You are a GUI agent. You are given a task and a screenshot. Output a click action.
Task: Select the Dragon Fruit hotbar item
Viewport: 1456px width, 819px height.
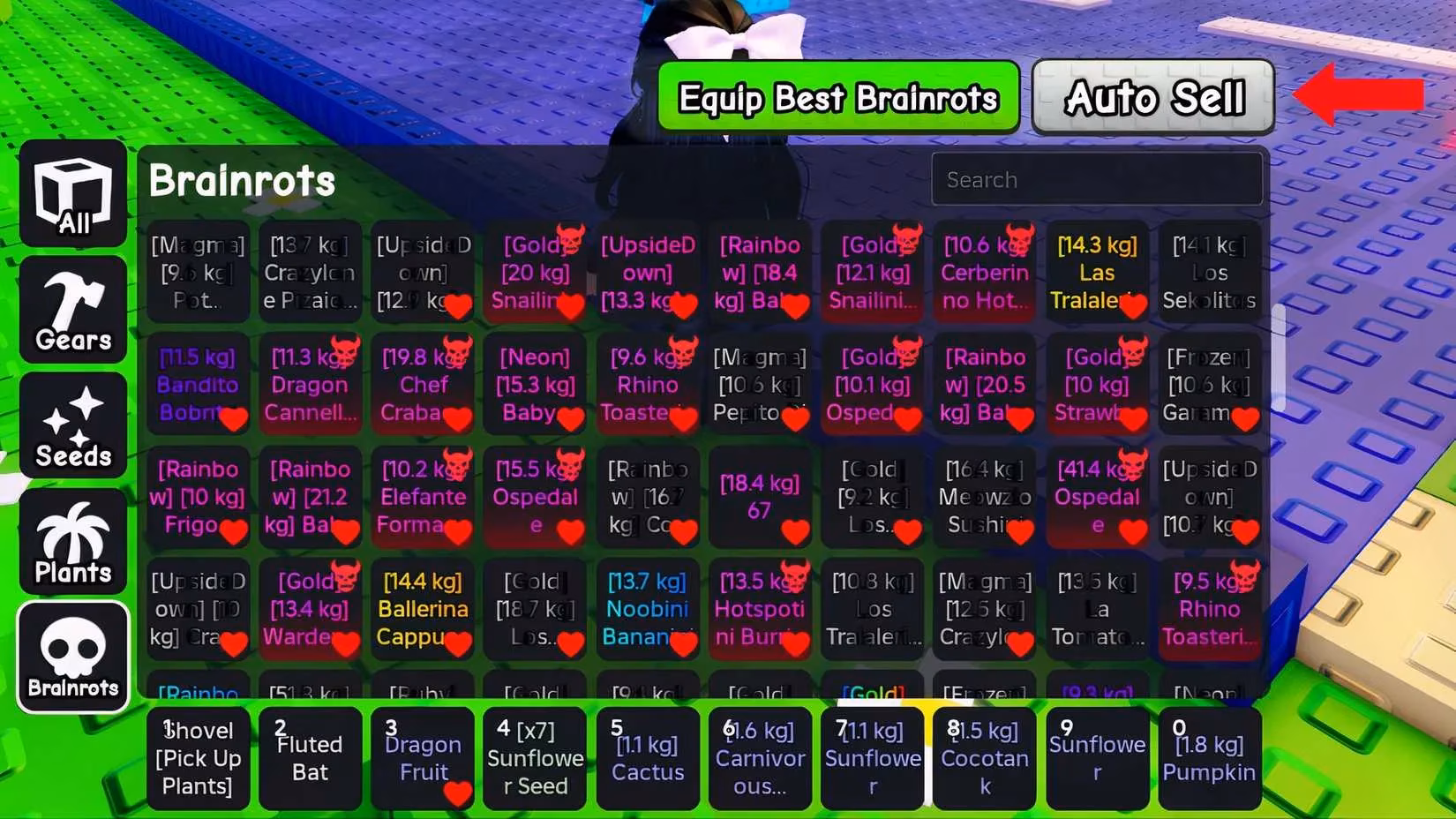(x=422, y=757)
